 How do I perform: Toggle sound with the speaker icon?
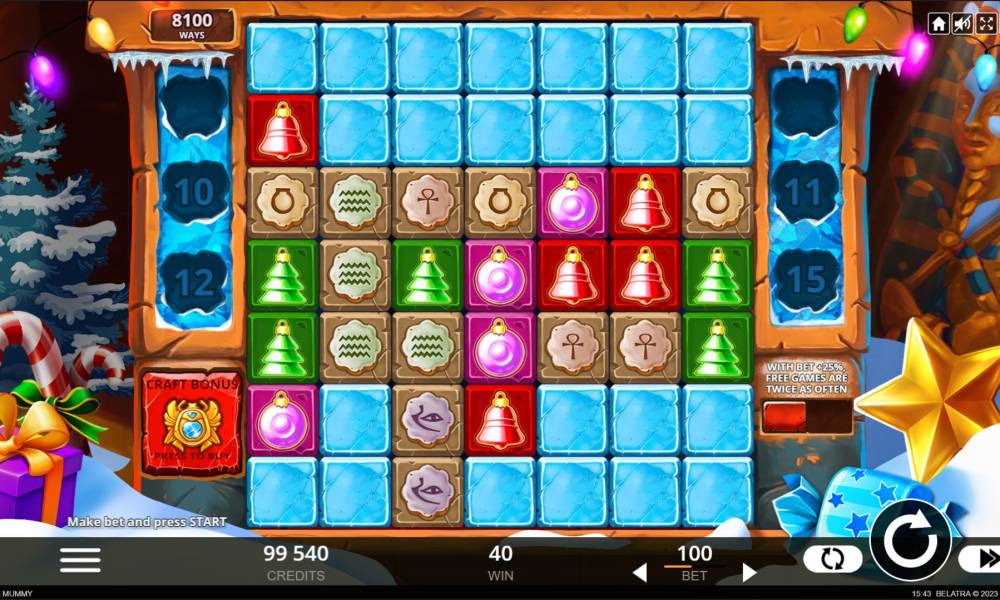tap(962, 24)
